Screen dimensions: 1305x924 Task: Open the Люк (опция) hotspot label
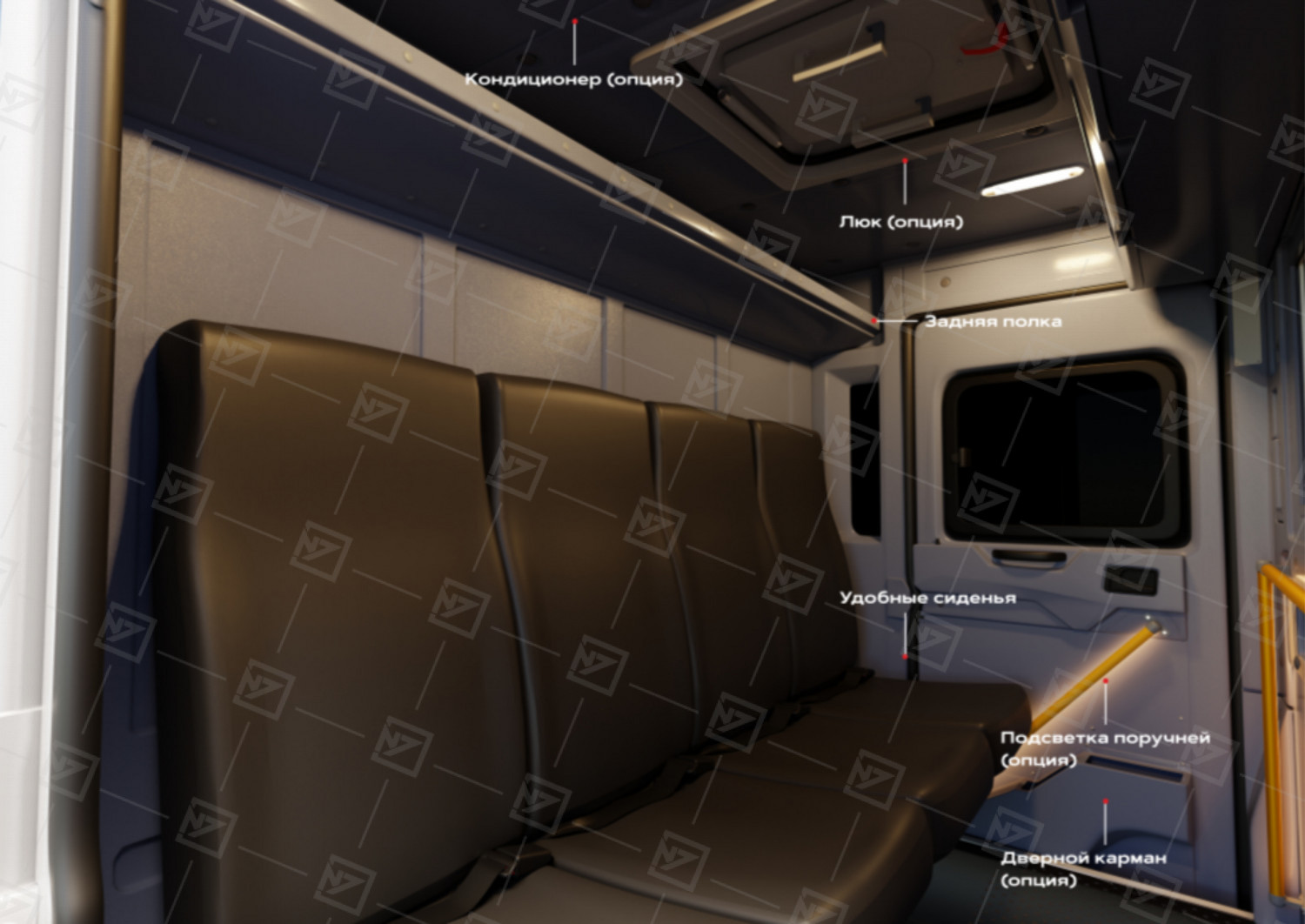pyautogui.click(x=900, y=222)
